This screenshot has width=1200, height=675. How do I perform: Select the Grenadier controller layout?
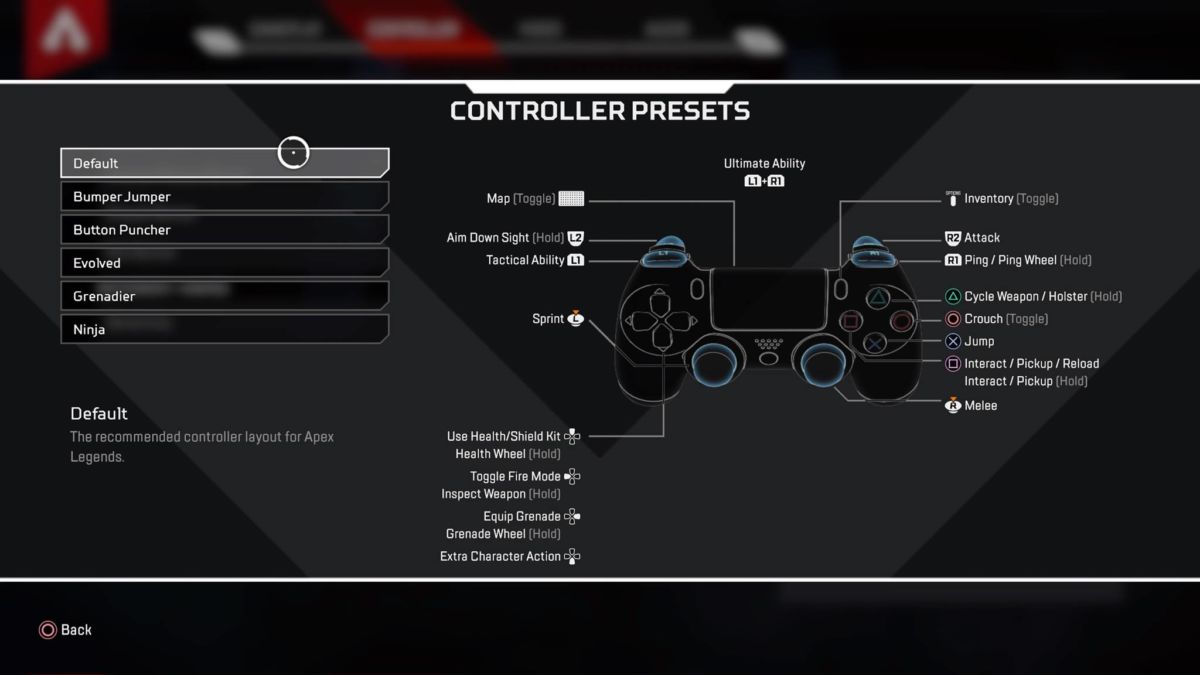click(x=224, y=296)
